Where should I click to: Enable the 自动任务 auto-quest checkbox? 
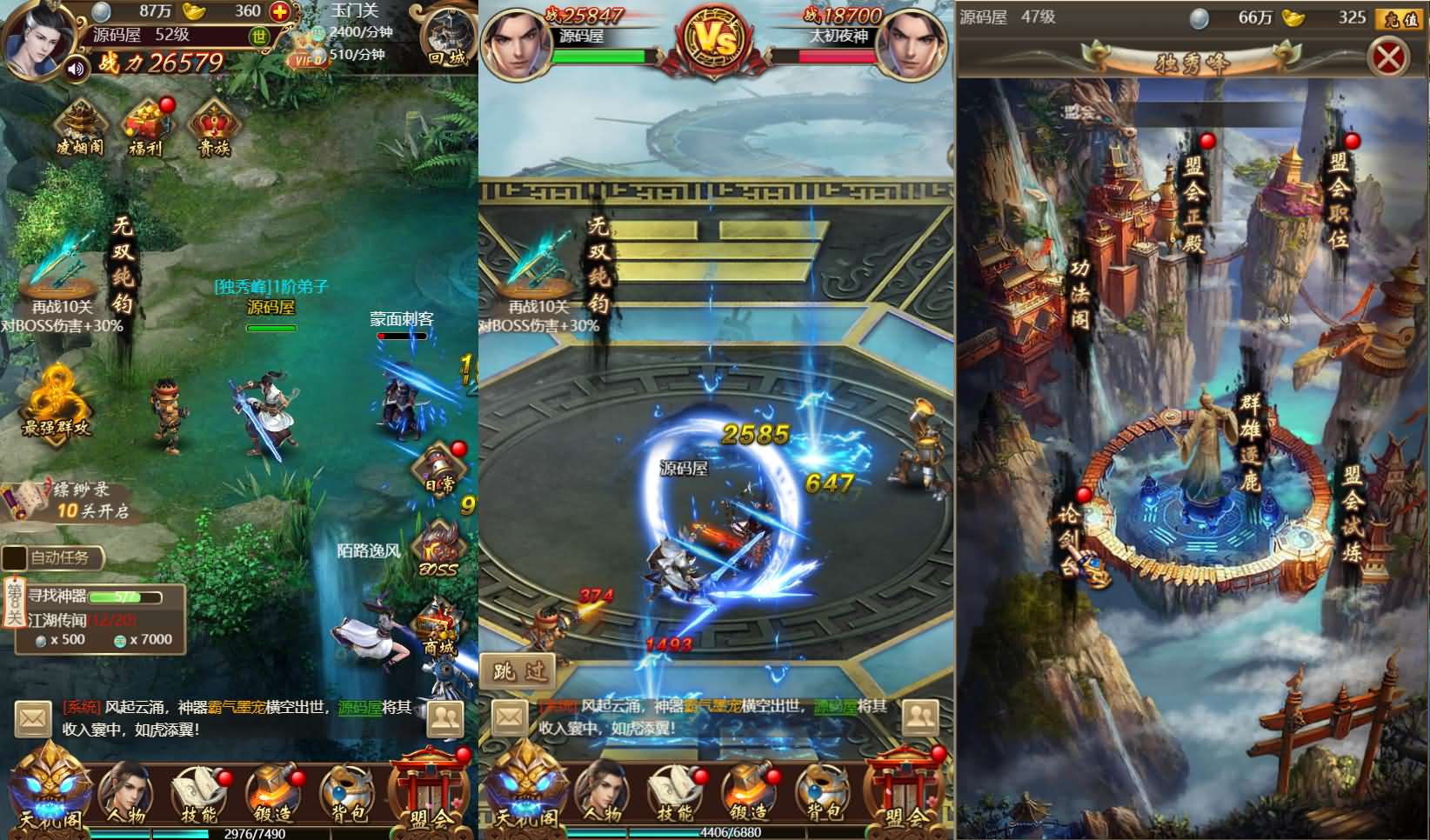pyautogui.click(x=15, y=557)
